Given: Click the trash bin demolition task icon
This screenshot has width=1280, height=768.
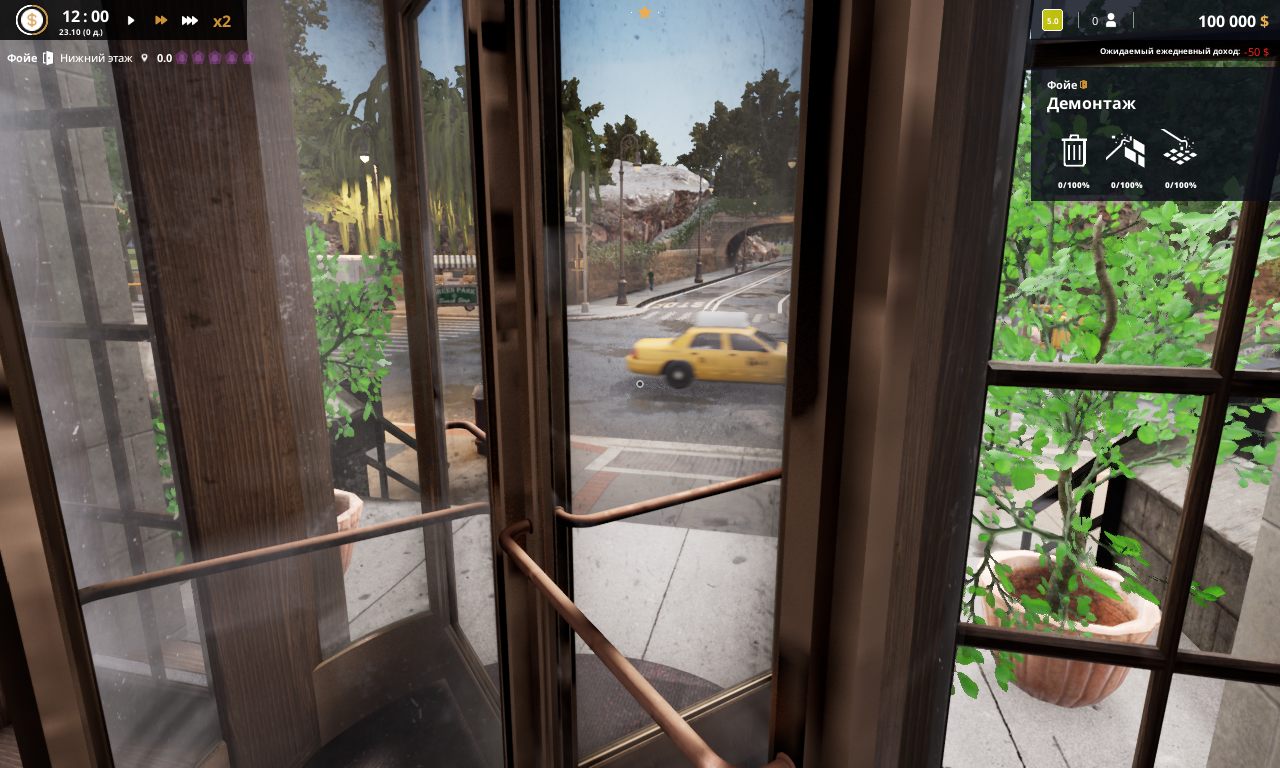Looking at the screenshot, I should coord(1074,150).
